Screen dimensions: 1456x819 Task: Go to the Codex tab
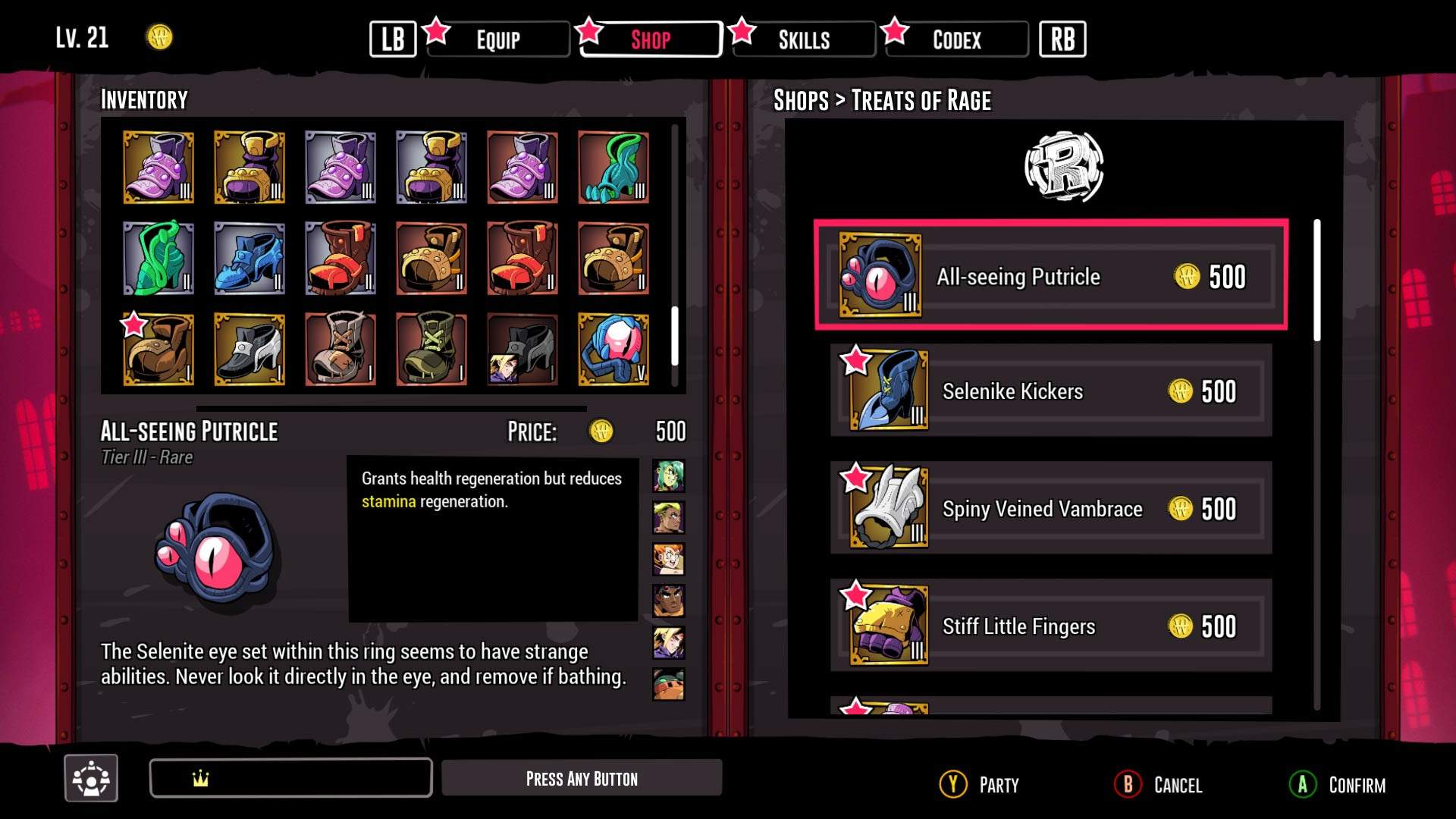coord(956,39)
